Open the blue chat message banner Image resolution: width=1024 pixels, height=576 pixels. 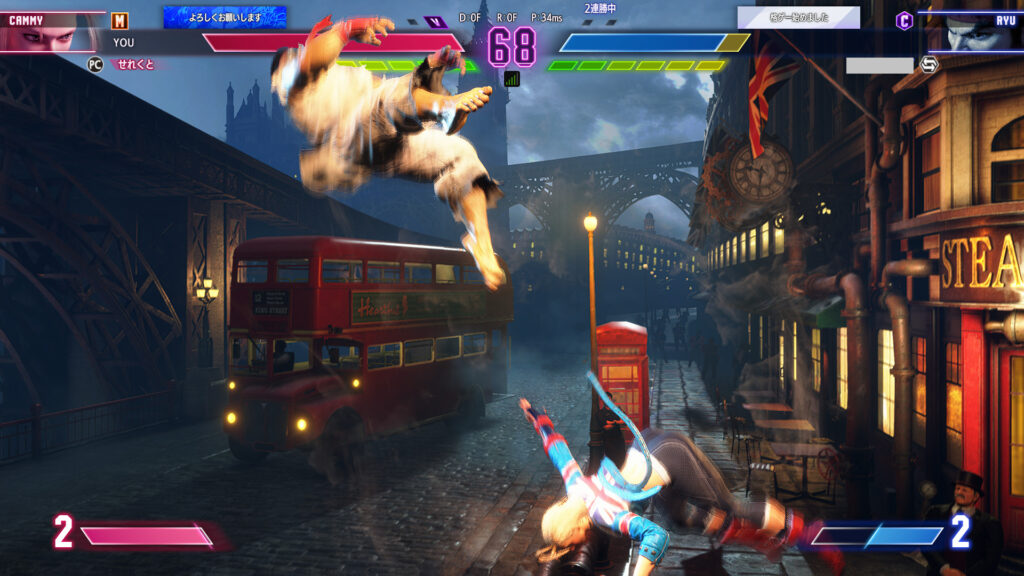[224, 17]
